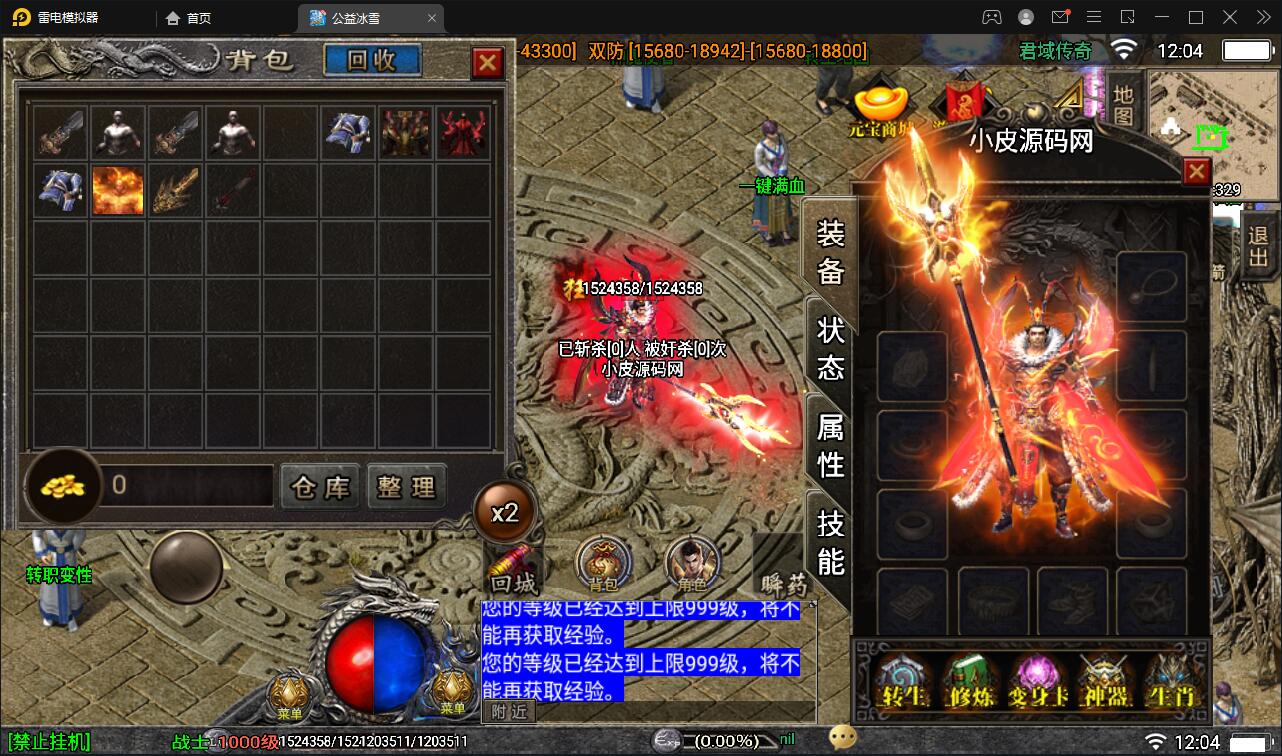Switch to the 状态 status tab
This screenshot has height=756, width=1282.
click(831, 348)
